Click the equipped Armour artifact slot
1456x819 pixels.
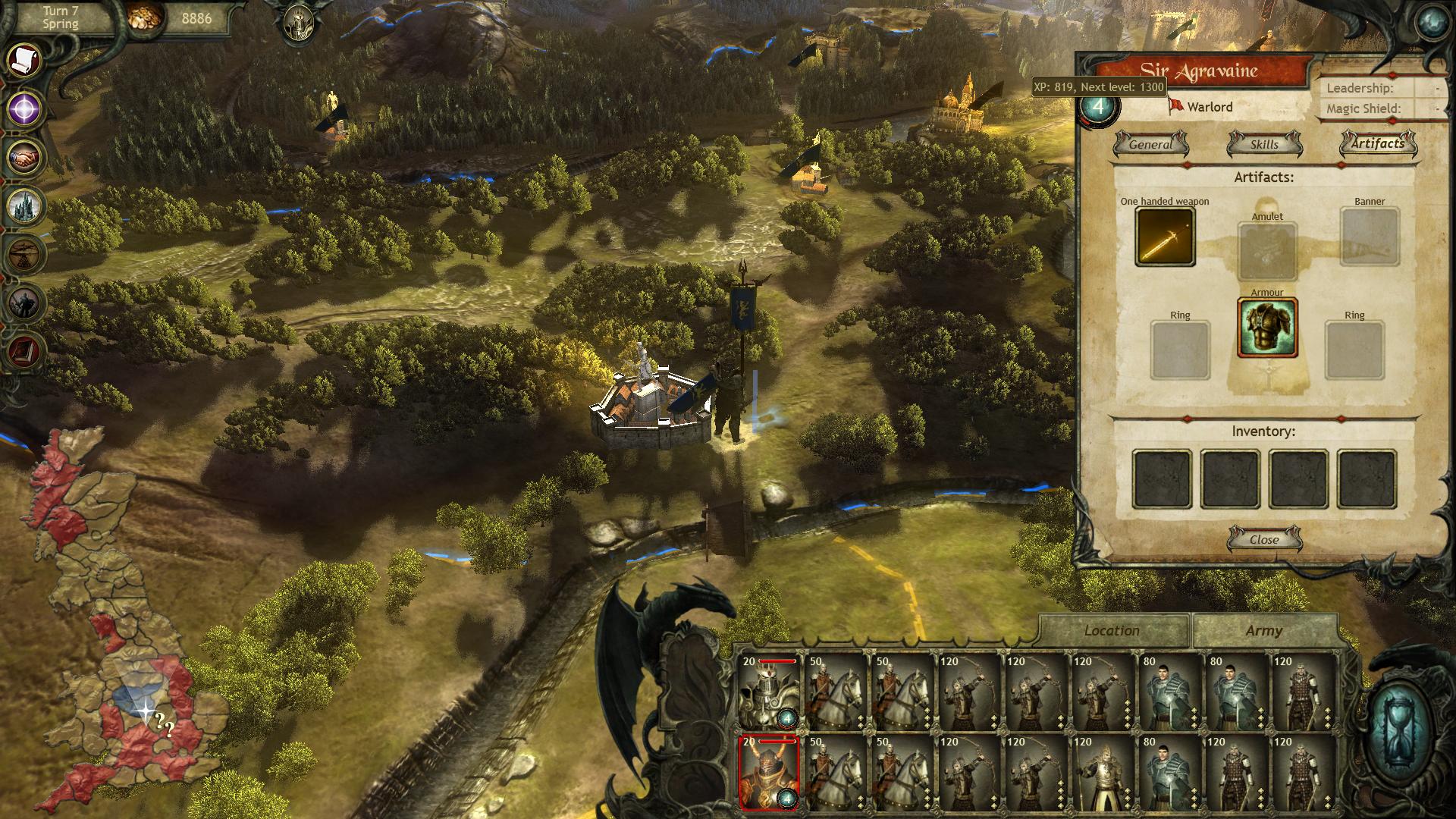pos(1267,328)
